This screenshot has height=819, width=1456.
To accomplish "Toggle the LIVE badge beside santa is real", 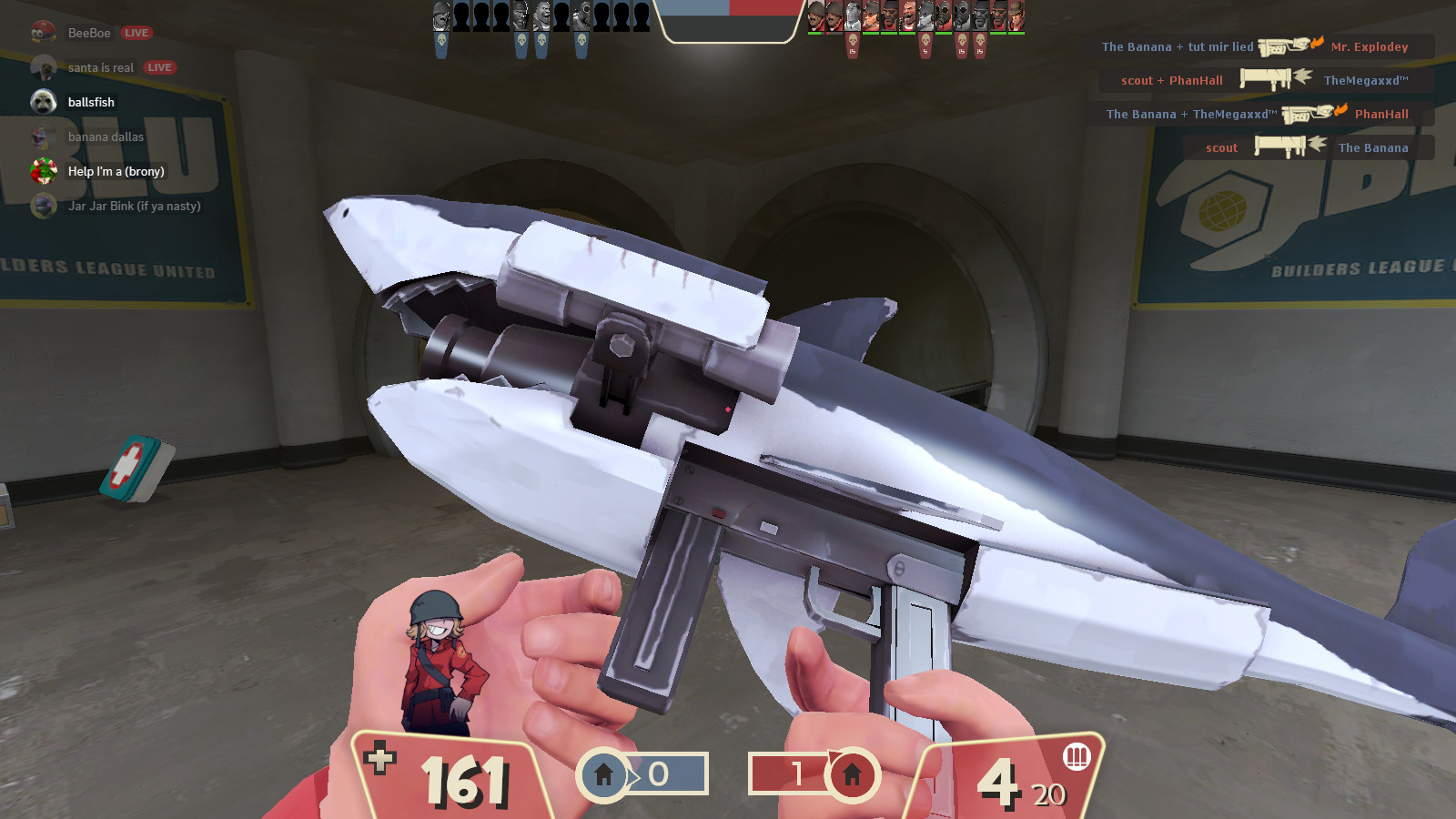I will [158, 67].
